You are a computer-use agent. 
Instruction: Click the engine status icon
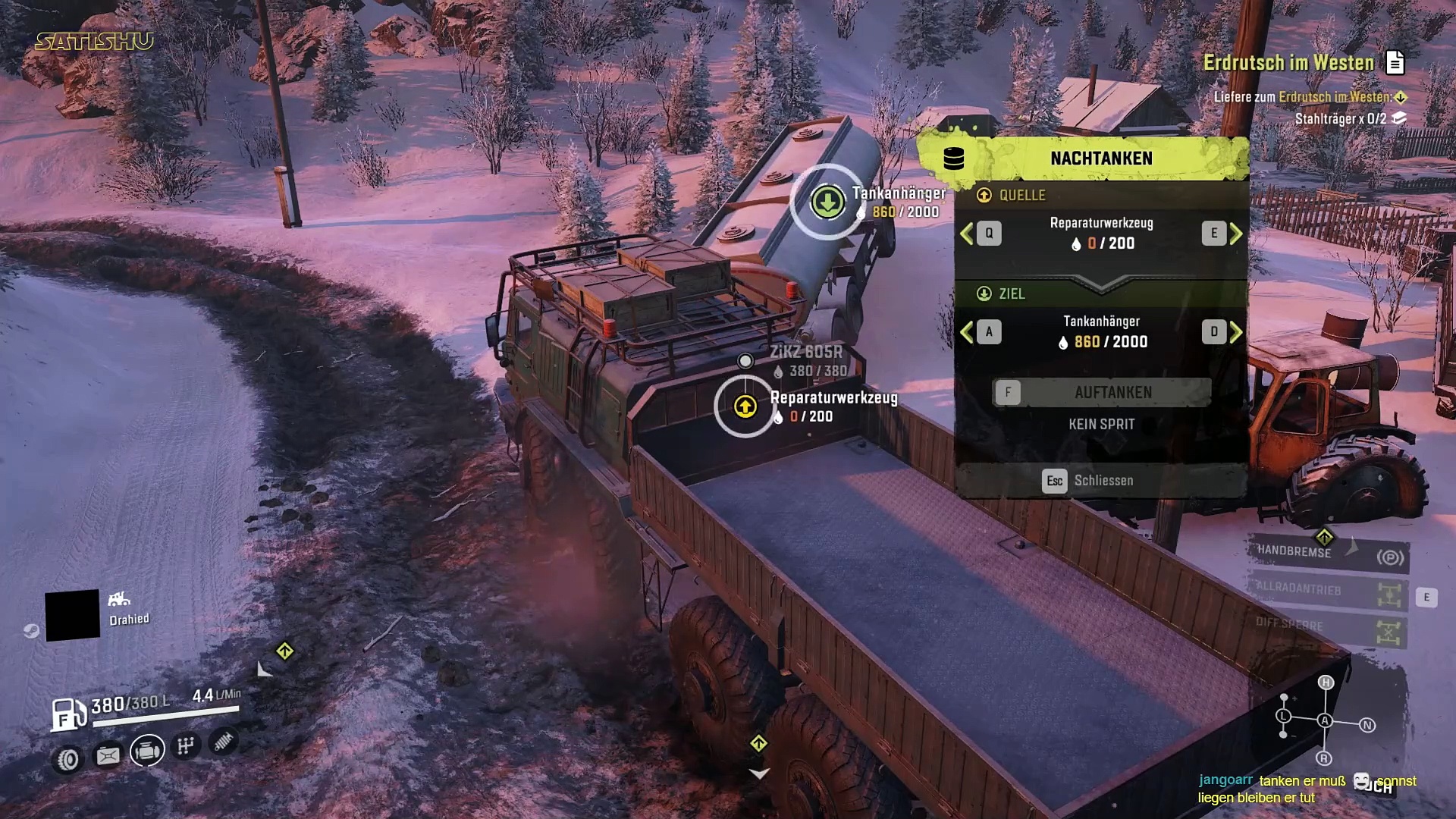(x=147, y=751)
